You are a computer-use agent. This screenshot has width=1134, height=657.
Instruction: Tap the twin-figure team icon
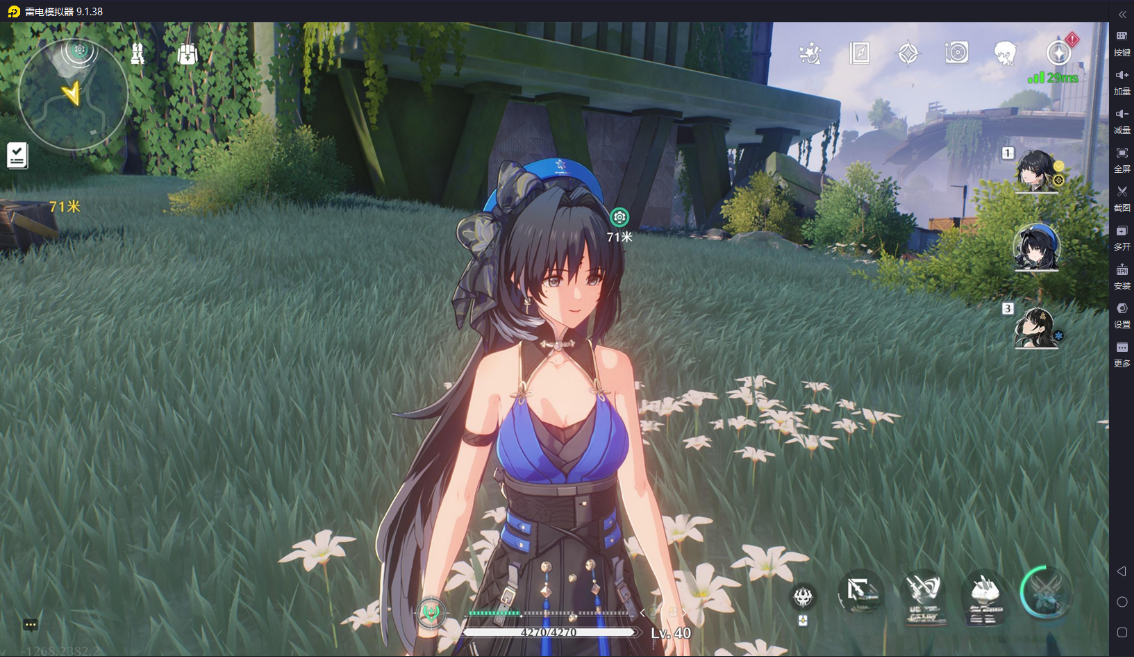coord(138,54)
